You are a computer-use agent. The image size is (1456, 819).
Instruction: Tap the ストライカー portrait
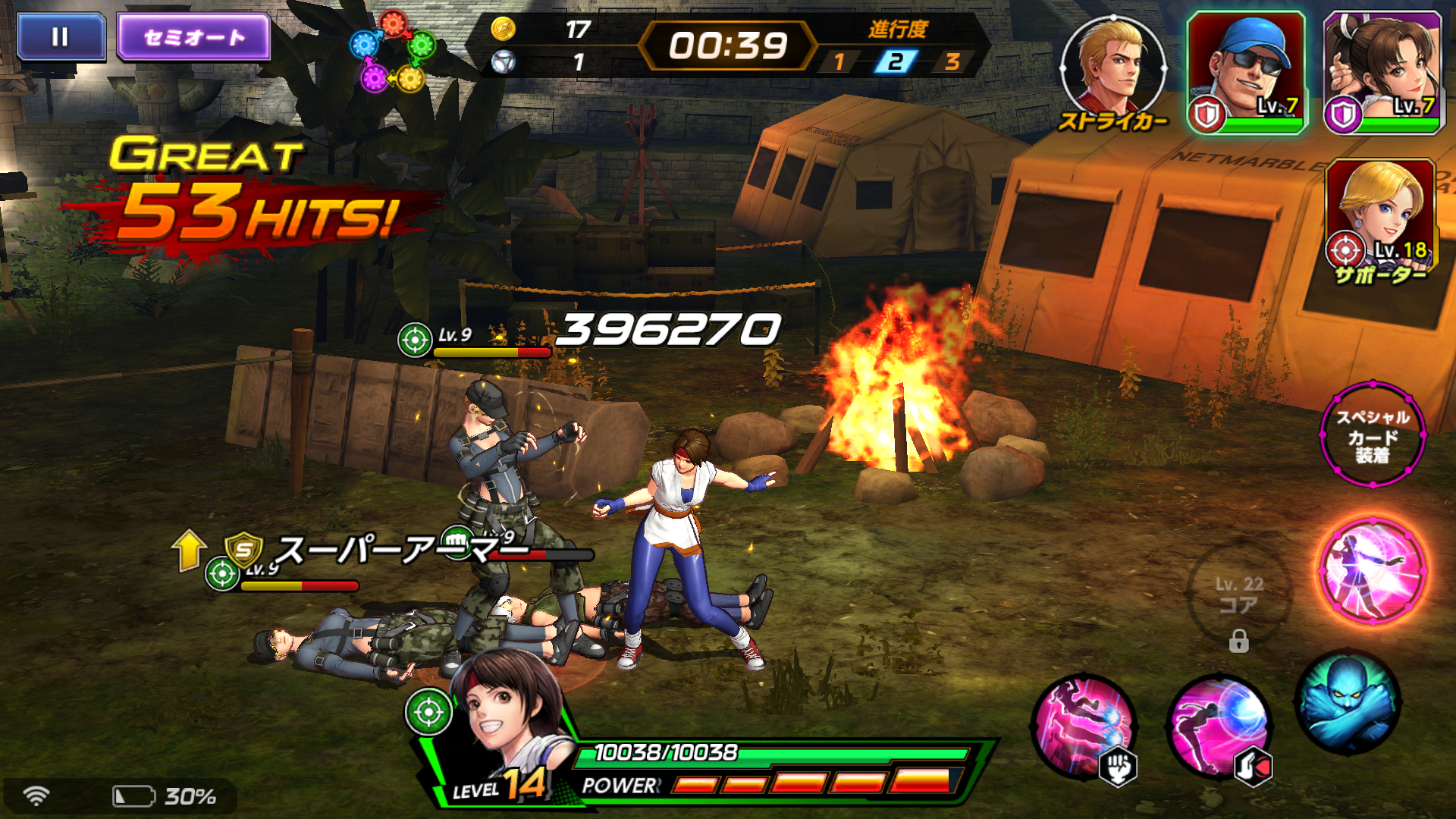tap(1113, 68)
